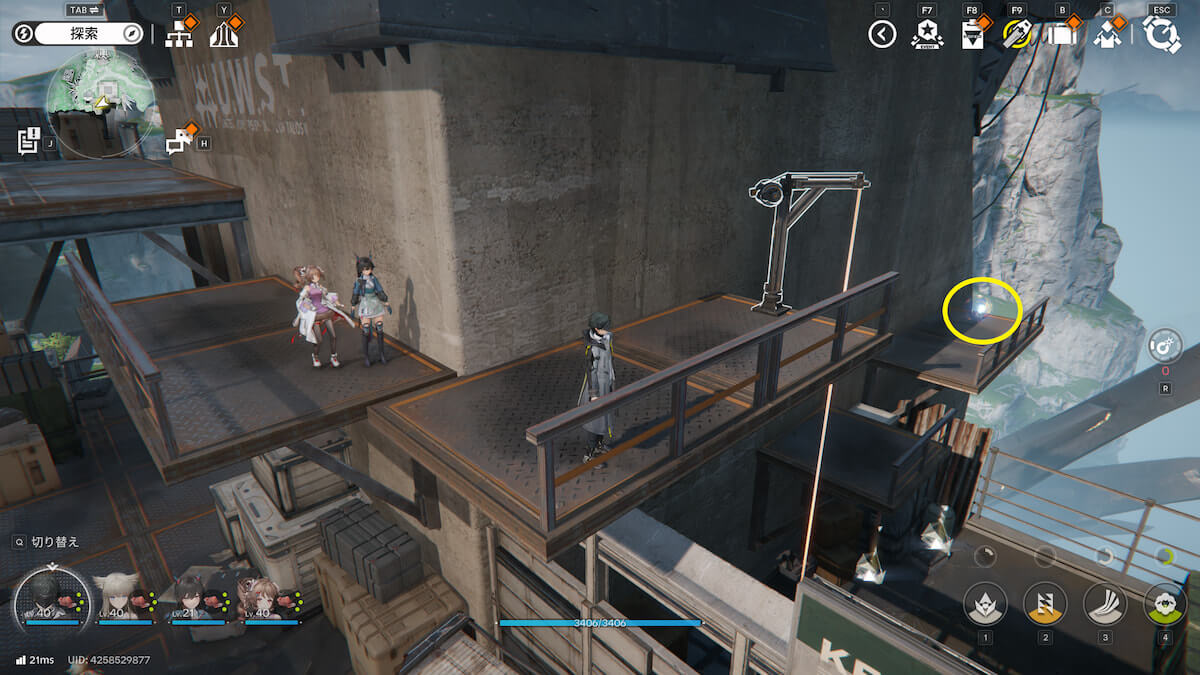The image size is (1200, 675).
Task: Open the operator character icon menu
Action: [1106, 35]
